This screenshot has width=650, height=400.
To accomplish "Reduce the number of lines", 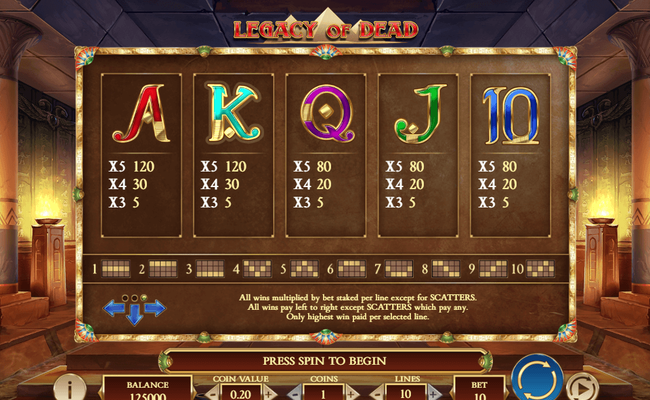I will click(376, 395).
